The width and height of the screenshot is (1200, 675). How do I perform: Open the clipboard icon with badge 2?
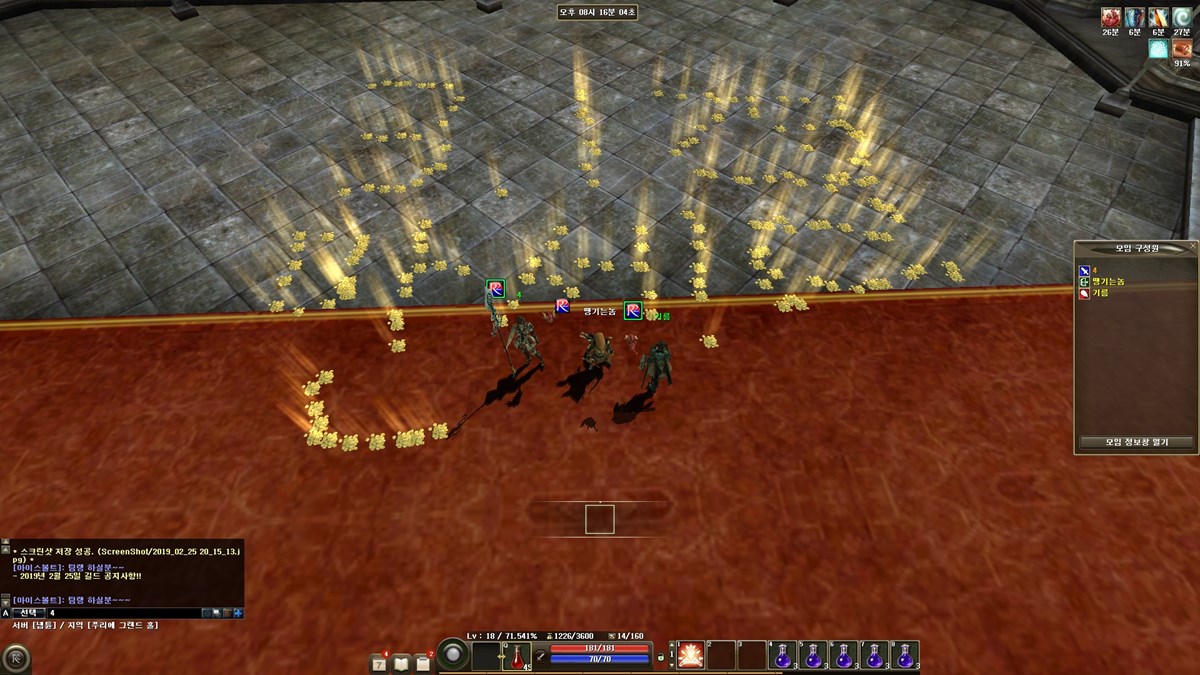424,662
